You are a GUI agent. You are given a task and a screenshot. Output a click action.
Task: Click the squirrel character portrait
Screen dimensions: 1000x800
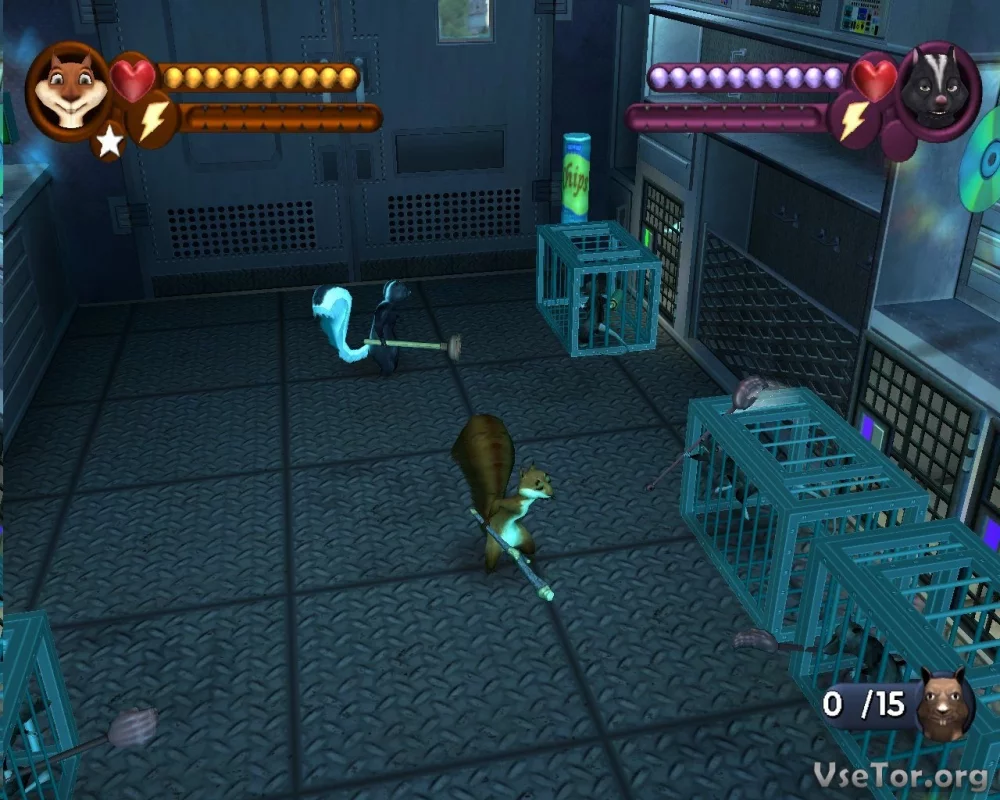[x=67, y=88]
